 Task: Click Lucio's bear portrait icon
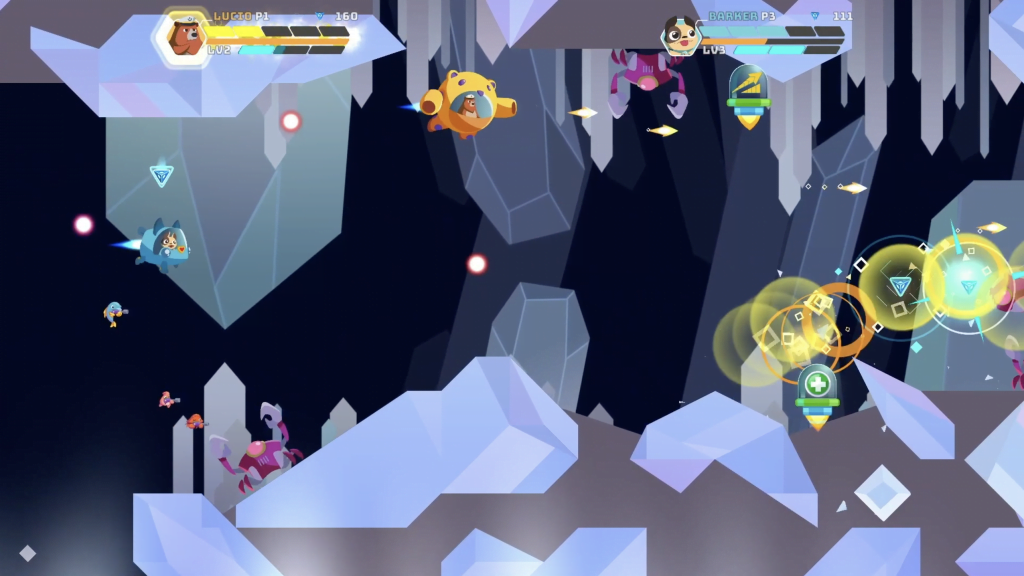[x=183, y=36]
